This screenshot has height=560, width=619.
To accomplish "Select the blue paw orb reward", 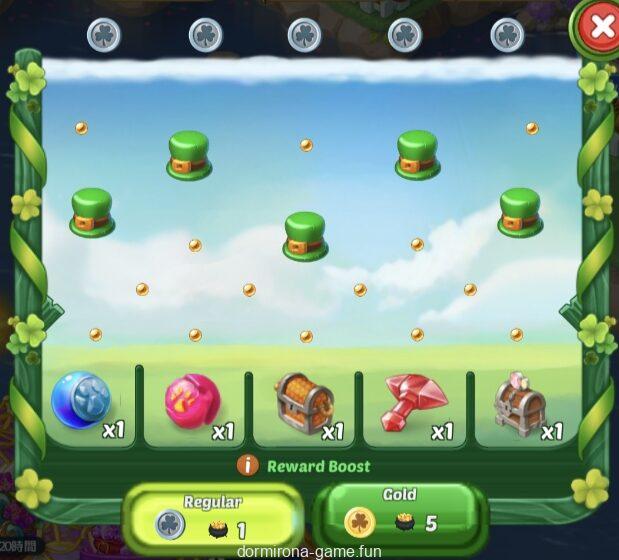I will tap(81, 402).
